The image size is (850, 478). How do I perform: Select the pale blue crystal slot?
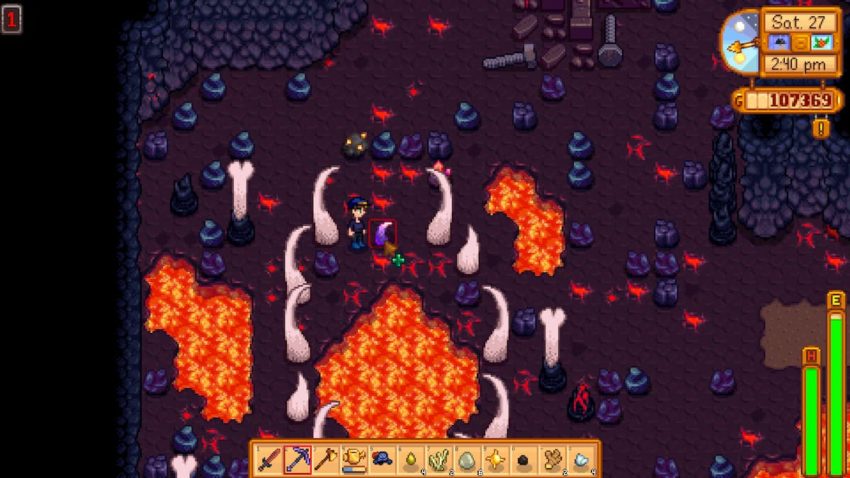tap(581, 459)
